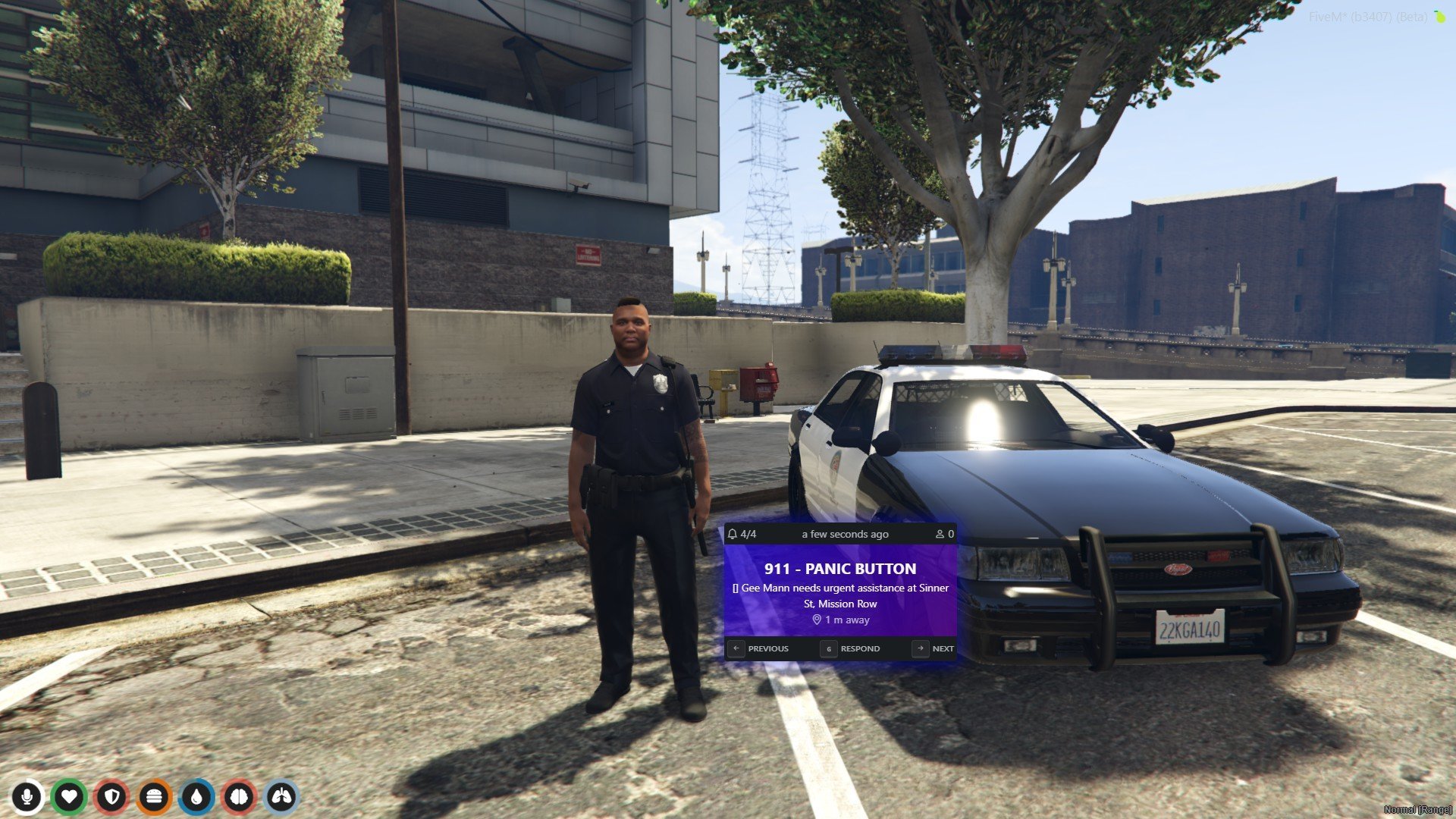Click the bell notification counter icon

733,534
